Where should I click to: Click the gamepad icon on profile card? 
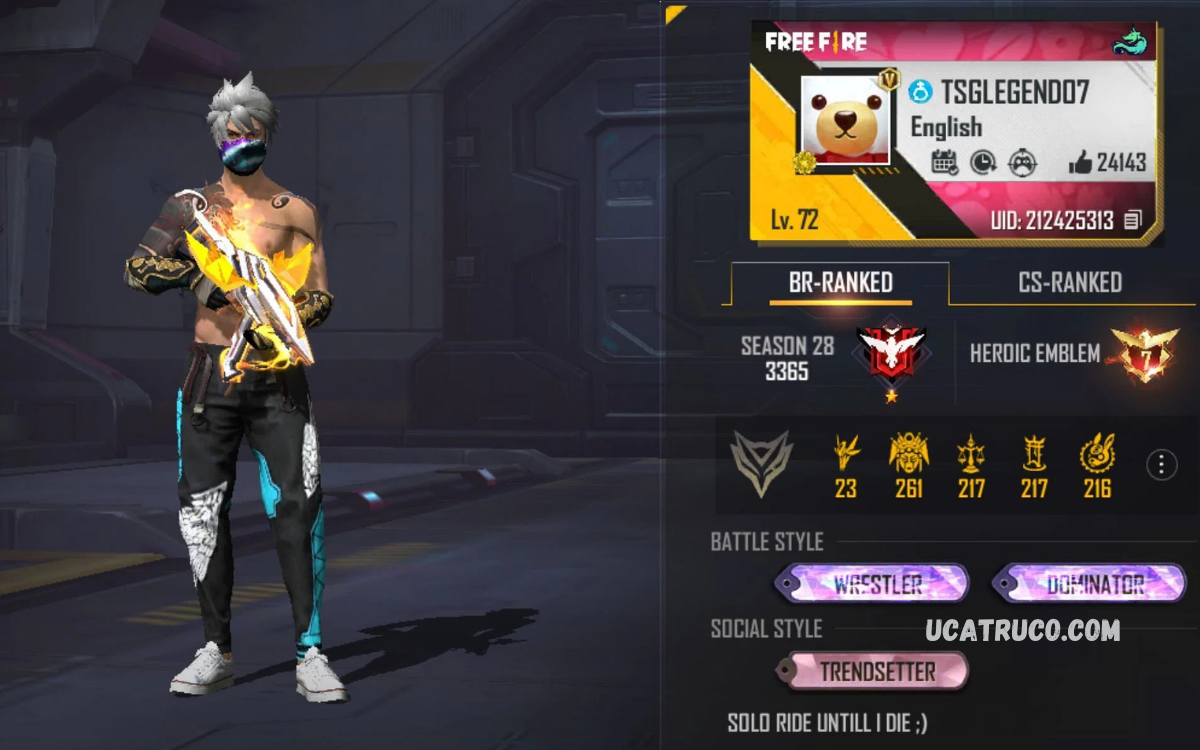pyautogui.click(x=1021, y=163)
